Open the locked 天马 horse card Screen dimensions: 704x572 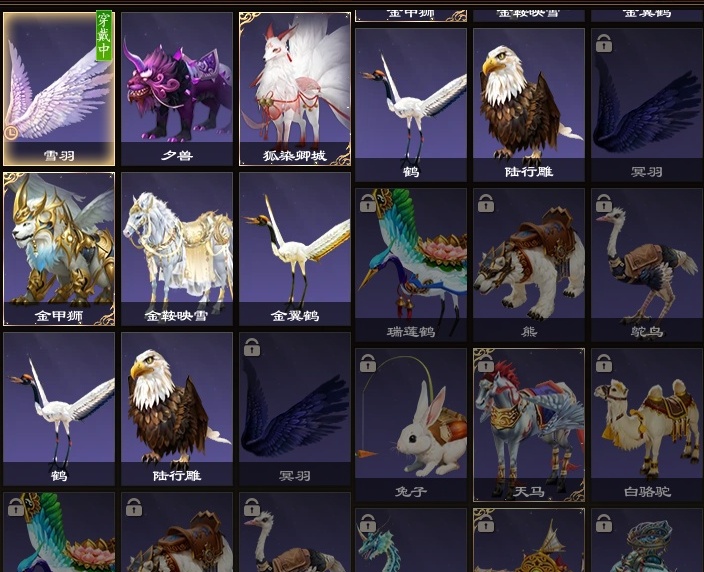pyautogui.click(x=529, y=424)
